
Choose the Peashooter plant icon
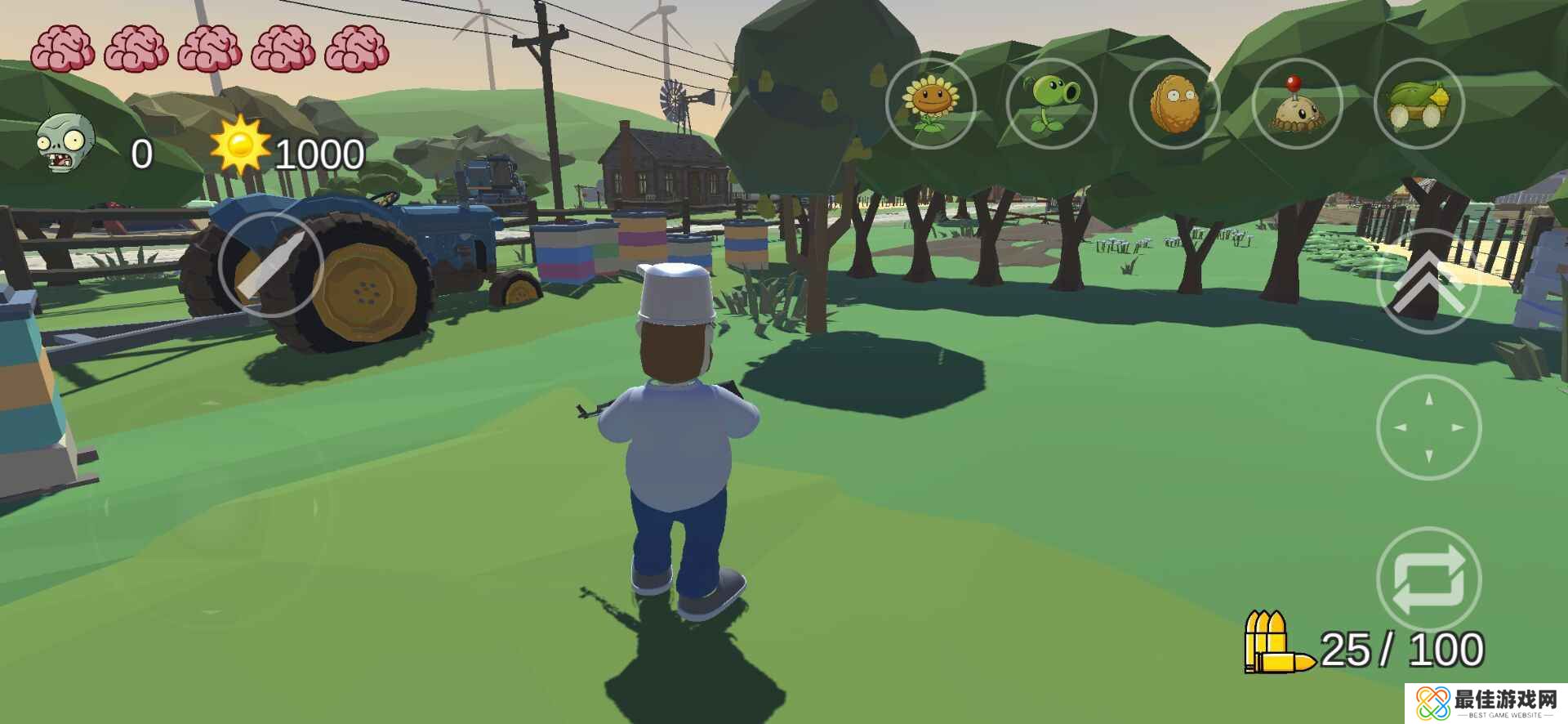1052,104
